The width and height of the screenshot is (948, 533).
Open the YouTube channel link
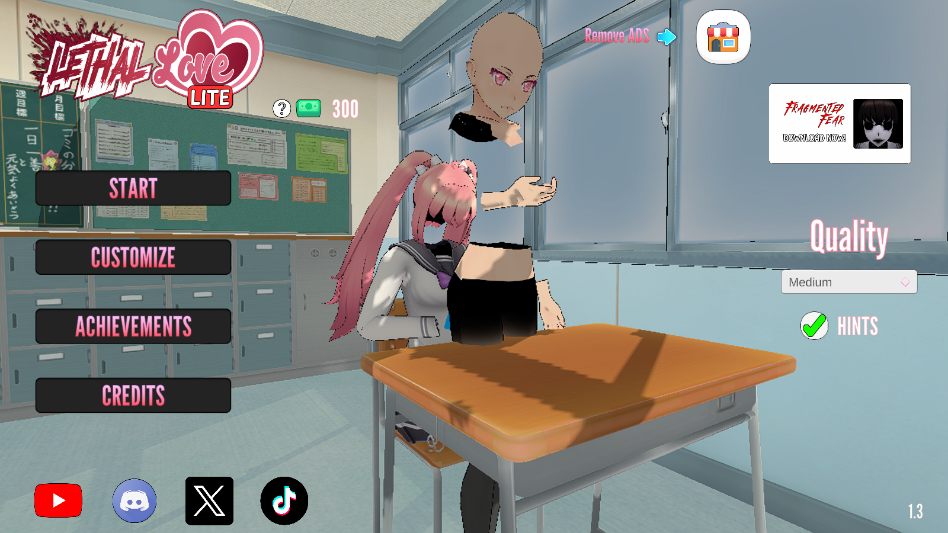58,500
